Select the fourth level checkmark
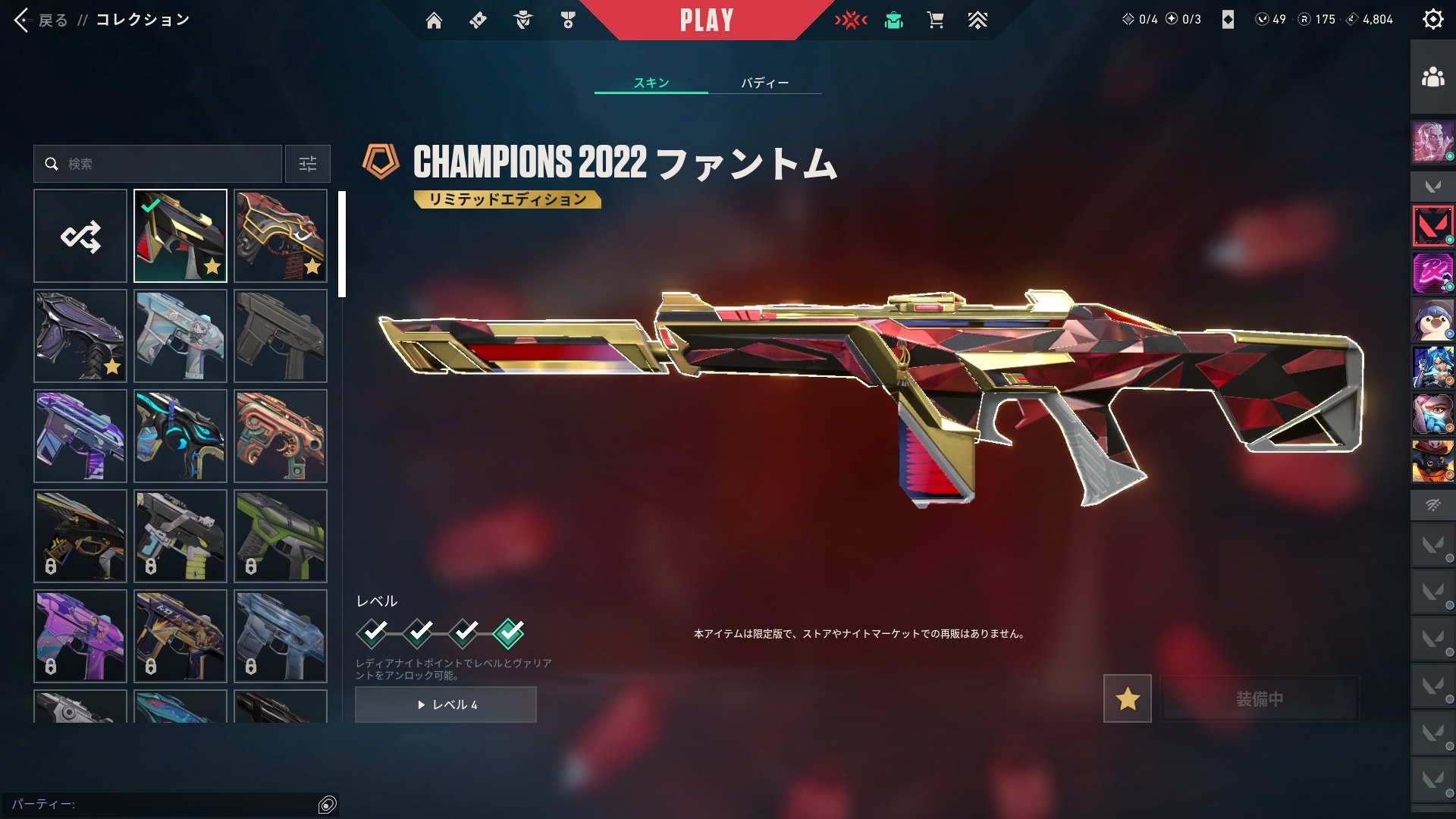1456x819 pixels. click(x=508, y=632)
